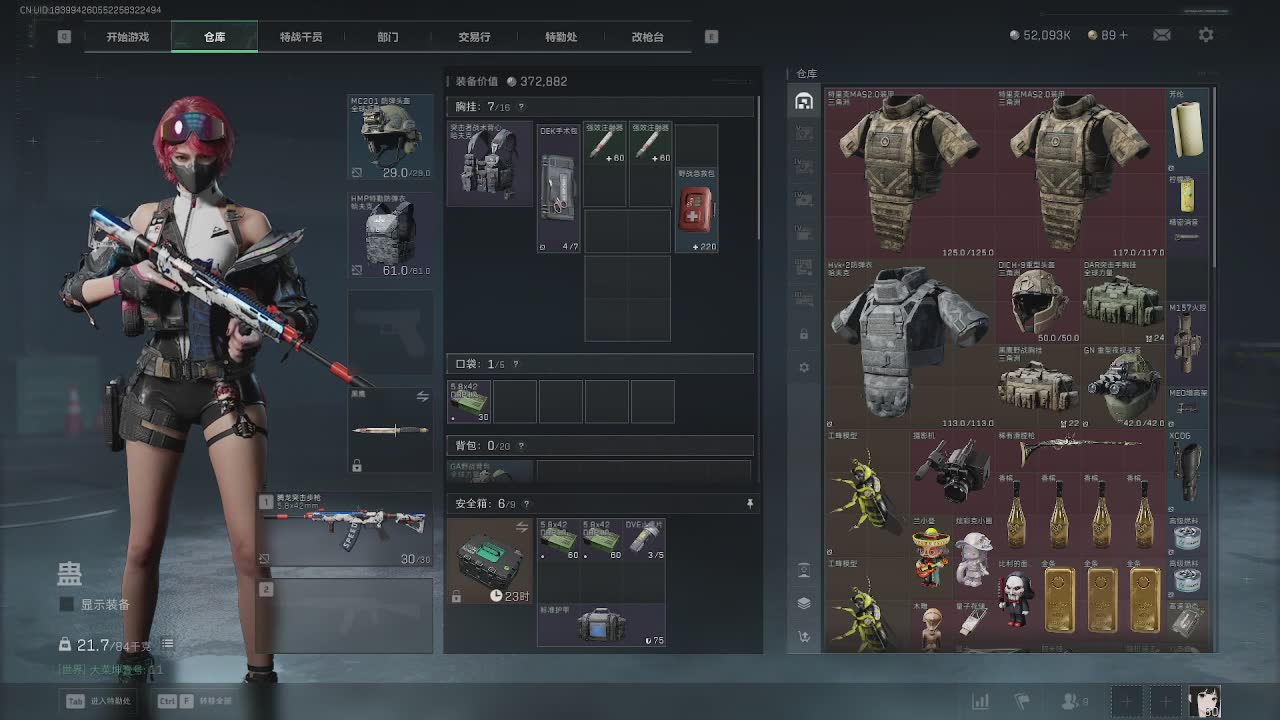Select the equipped MC201 helmet slot
Screen dimensions: 1280x720
pyautogui.click(x=391, y=137)
